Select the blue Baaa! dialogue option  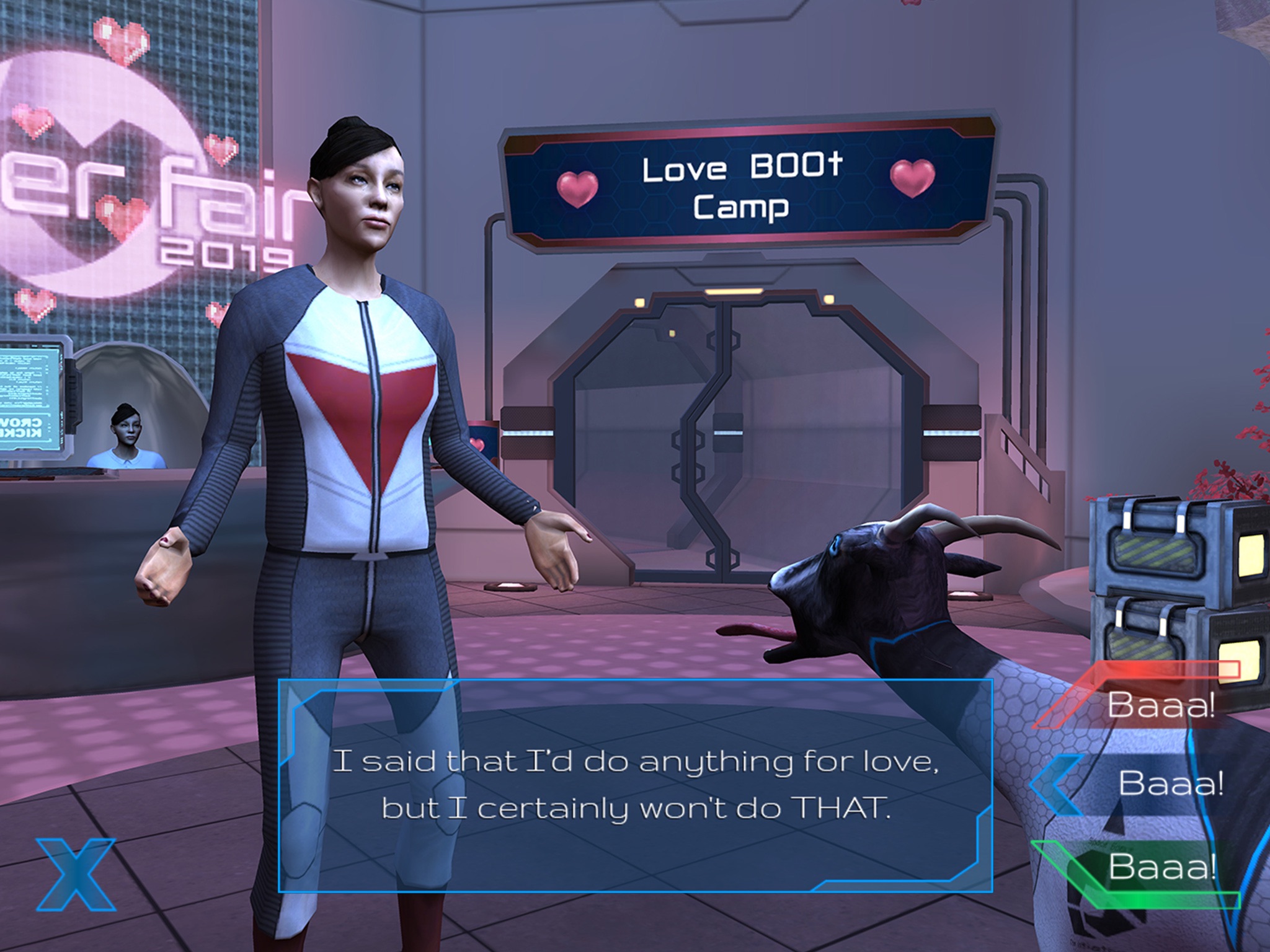(1170, 783)
